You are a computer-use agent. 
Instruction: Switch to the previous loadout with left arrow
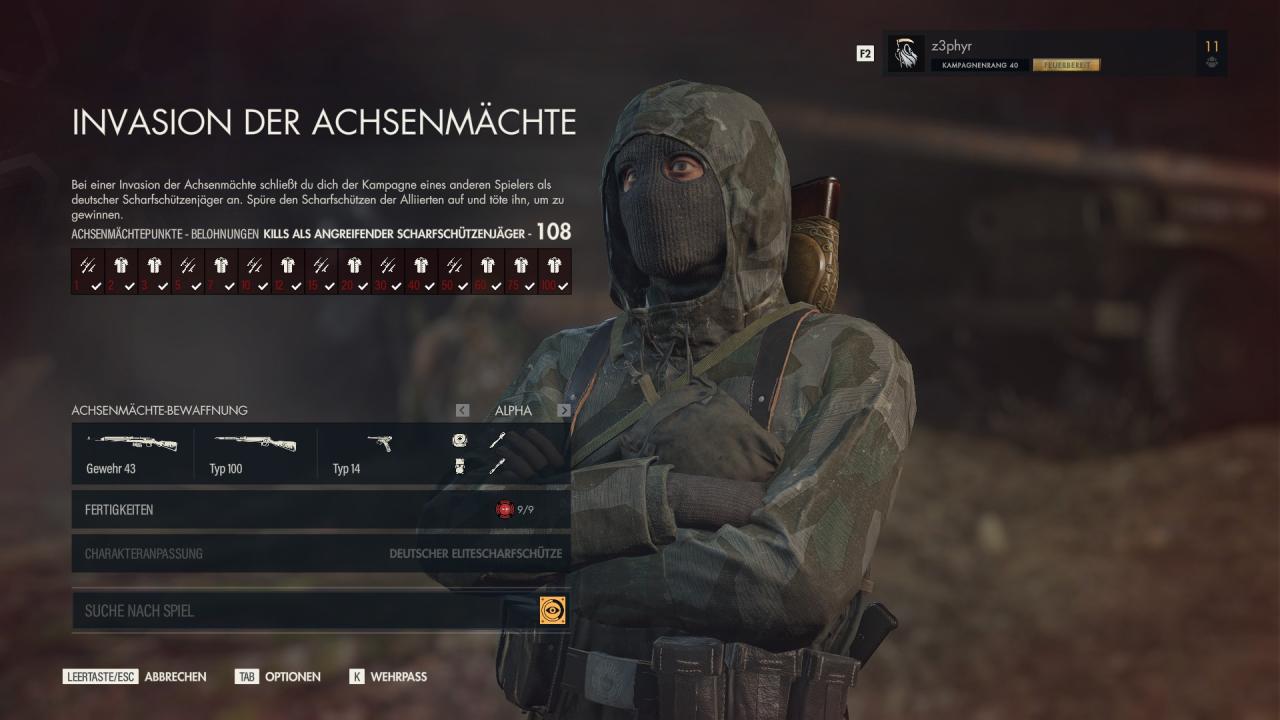coord(462,410)
